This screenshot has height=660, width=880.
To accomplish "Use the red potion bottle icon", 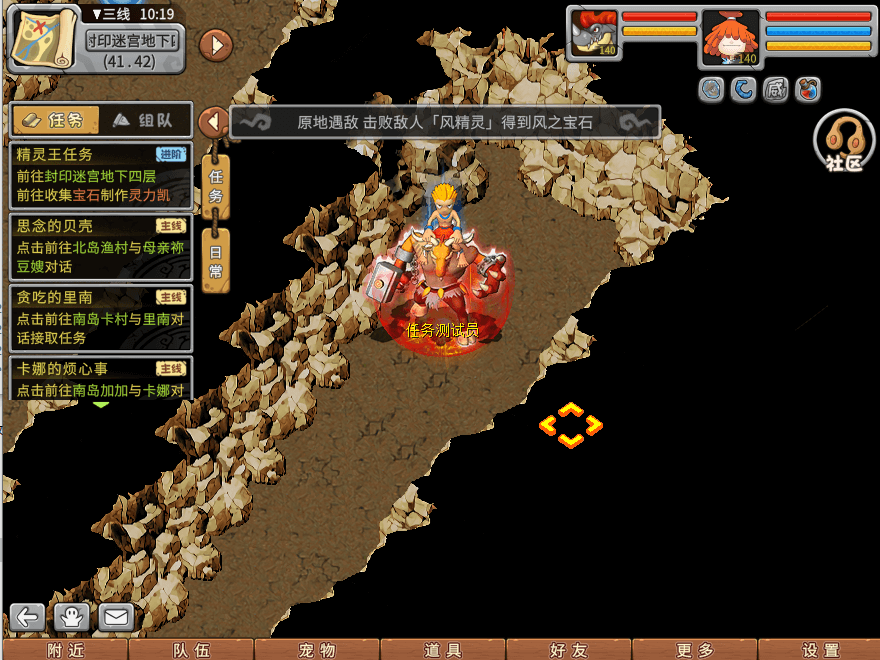I will point(808,90).
